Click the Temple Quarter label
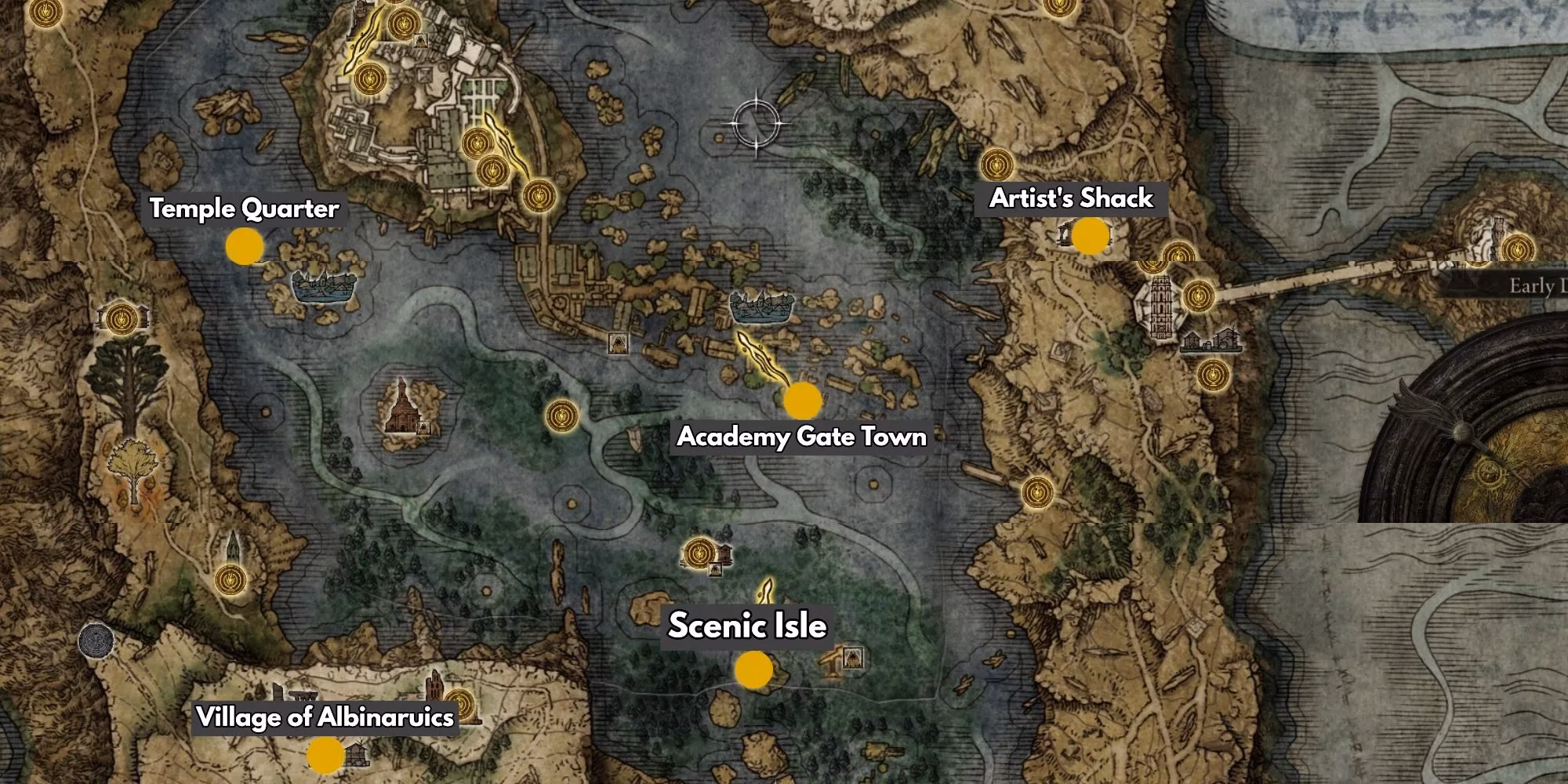 [x=243, y=209]
